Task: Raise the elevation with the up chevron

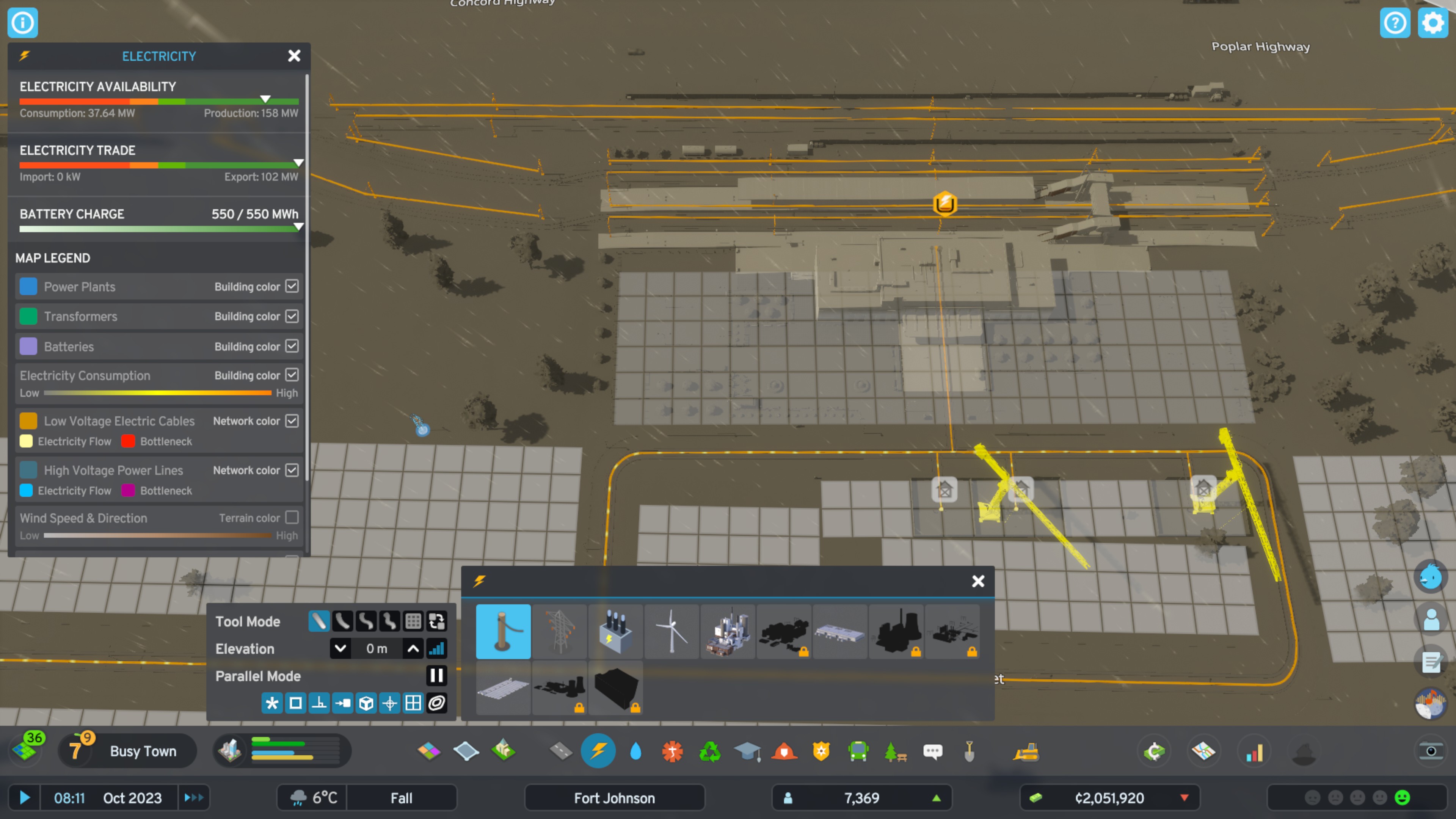Action: point(413,648)
